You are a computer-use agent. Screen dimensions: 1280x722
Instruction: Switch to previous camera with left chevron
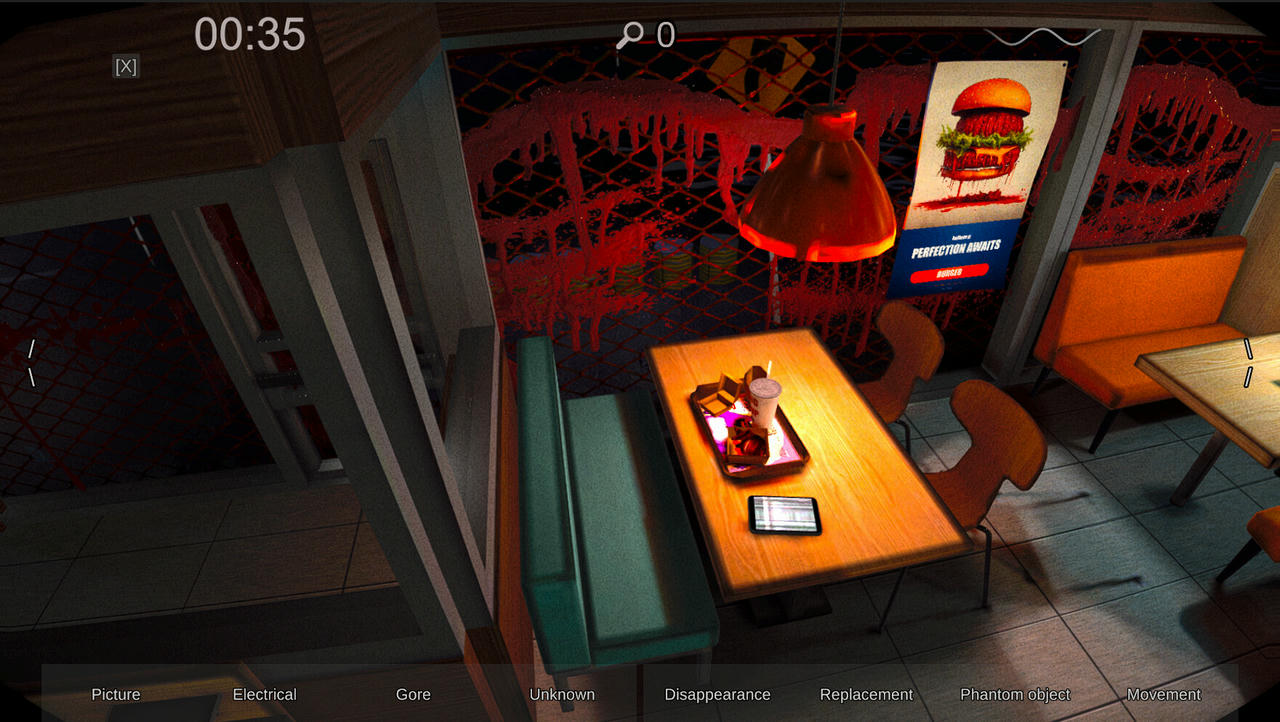coord(31,362)
